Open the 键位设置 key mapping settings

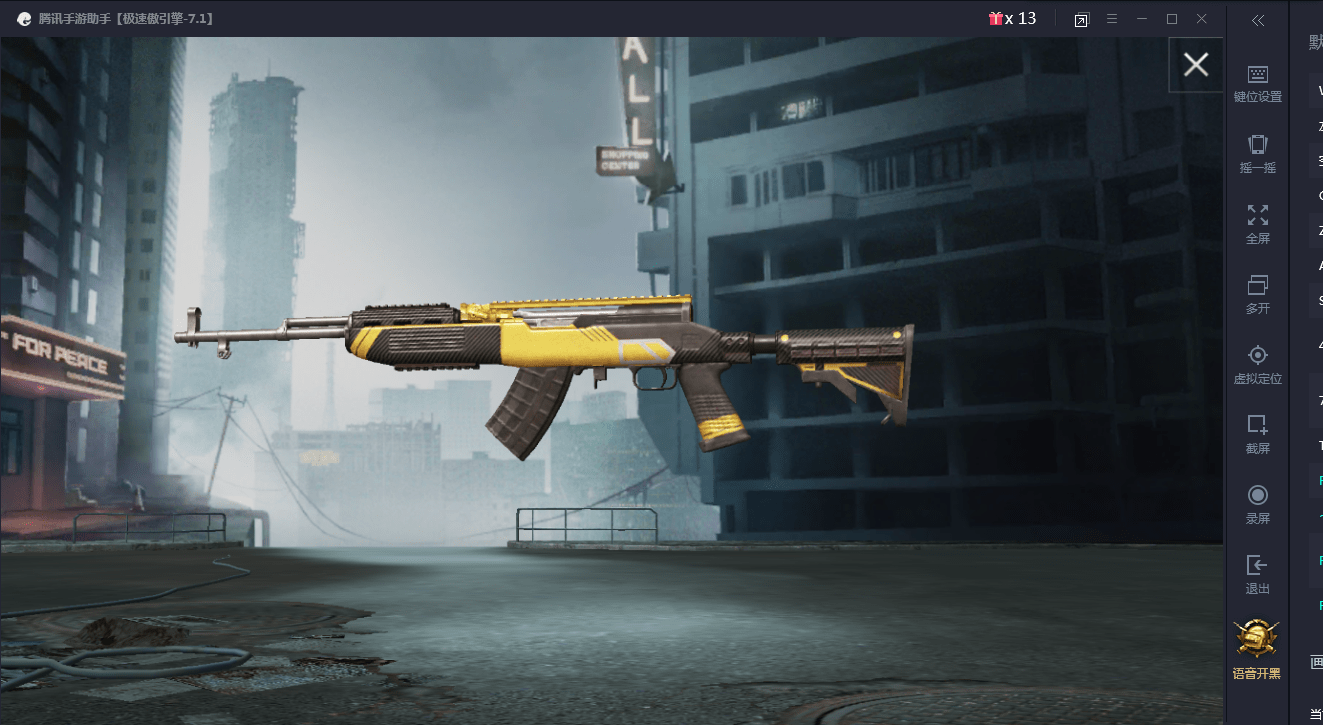(x=1257, y=83)
